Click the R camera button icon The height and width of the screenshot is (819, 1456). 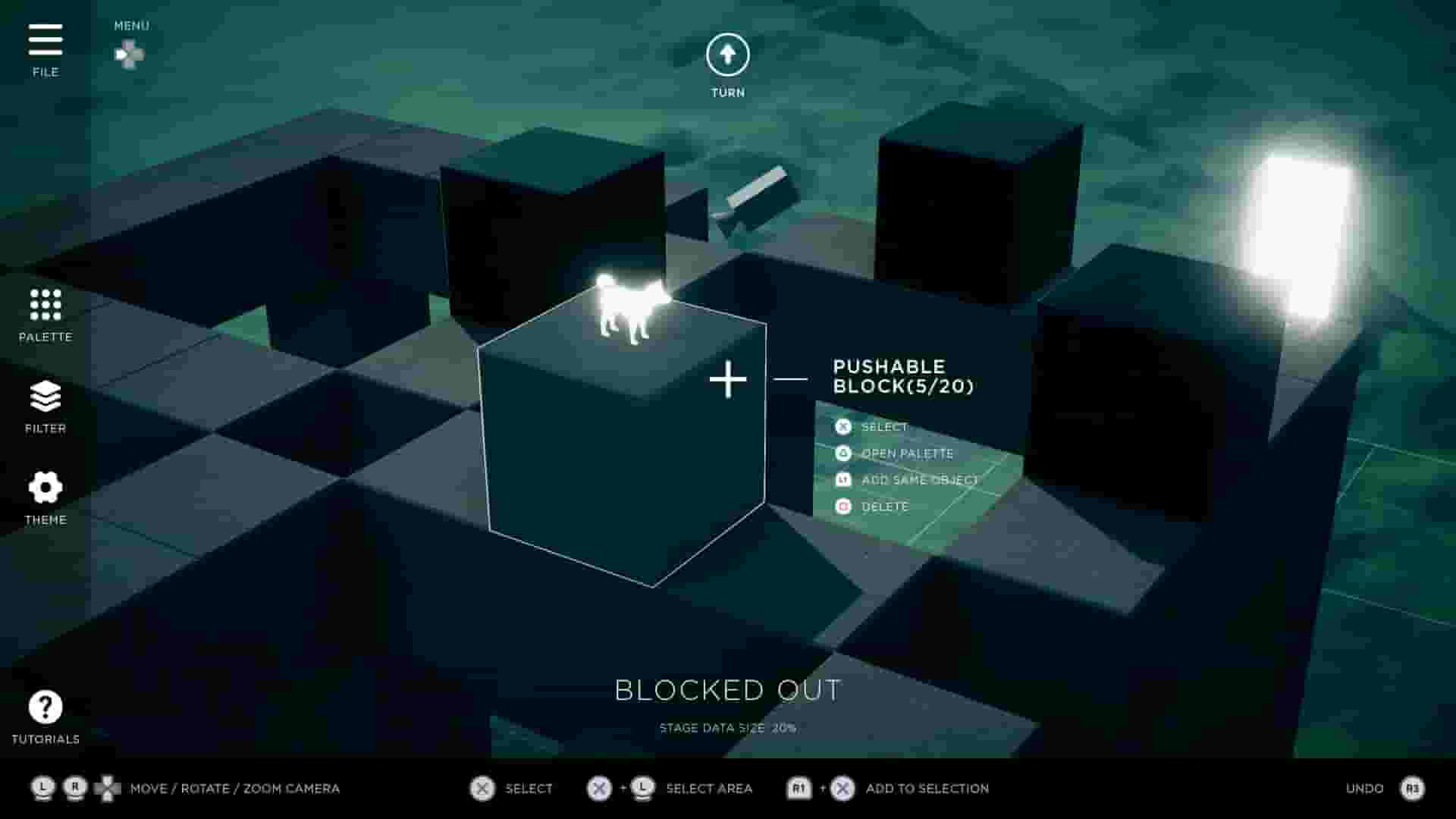tap(74, 788)
